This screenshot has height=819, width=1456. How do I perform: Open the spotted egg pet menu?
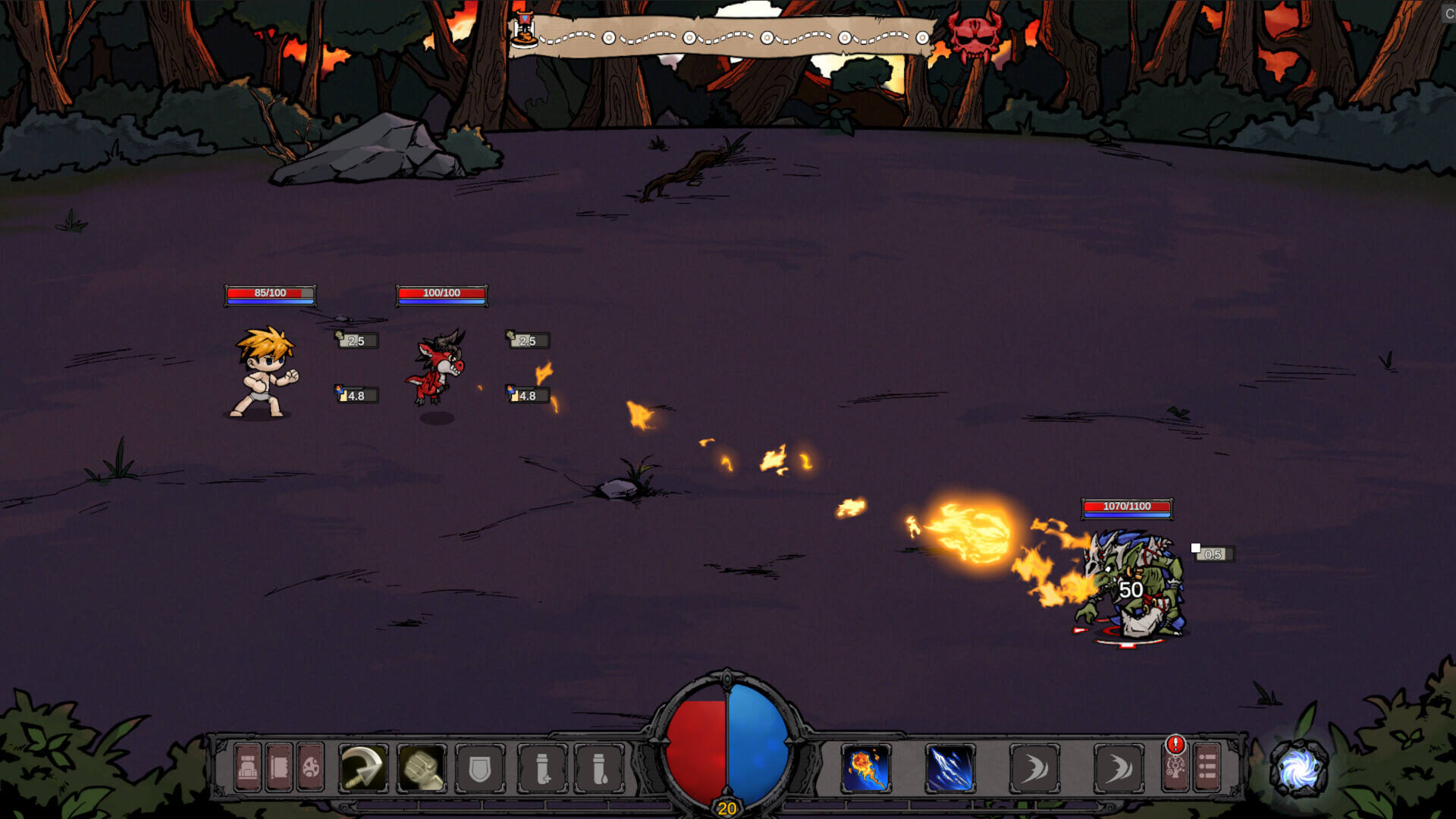click(x=311, y=768)
